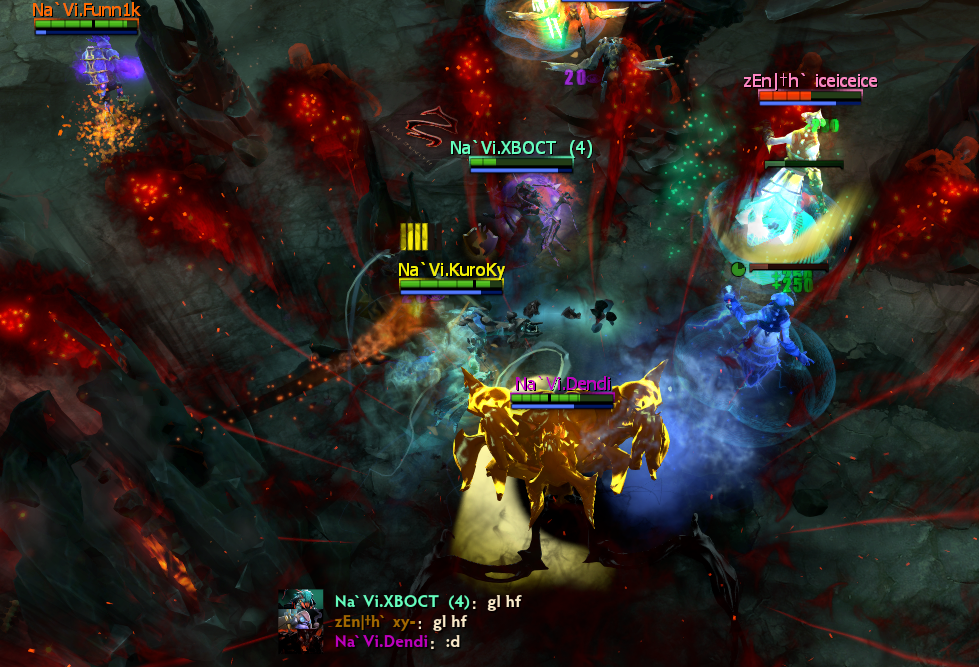
Task: Select Na`Vi.Dendi's hero nameplate
Action: tap(563, 384)
